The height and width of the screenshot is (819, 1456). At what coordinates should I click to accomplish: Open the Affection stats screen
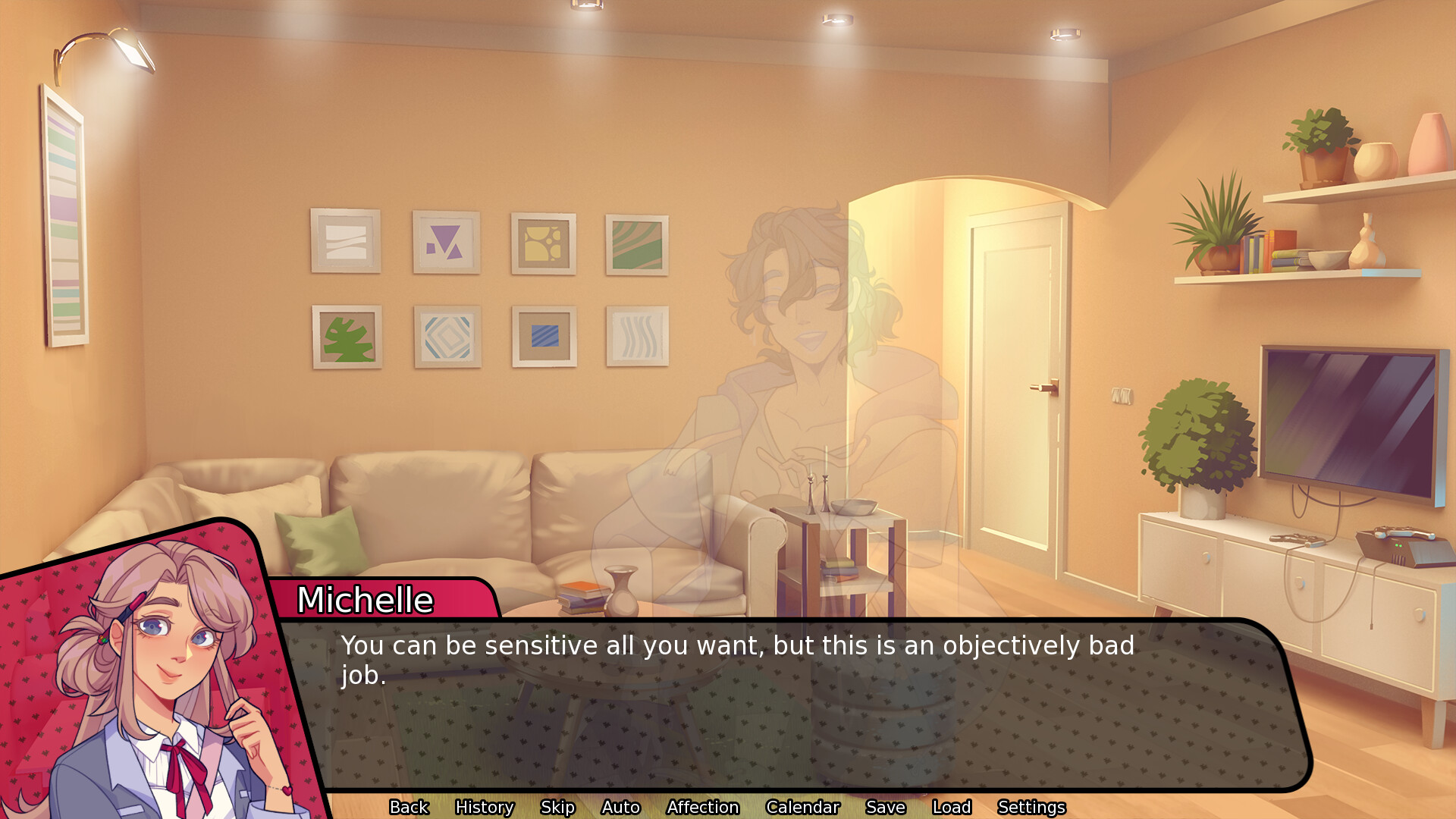(x=703, y=807)
